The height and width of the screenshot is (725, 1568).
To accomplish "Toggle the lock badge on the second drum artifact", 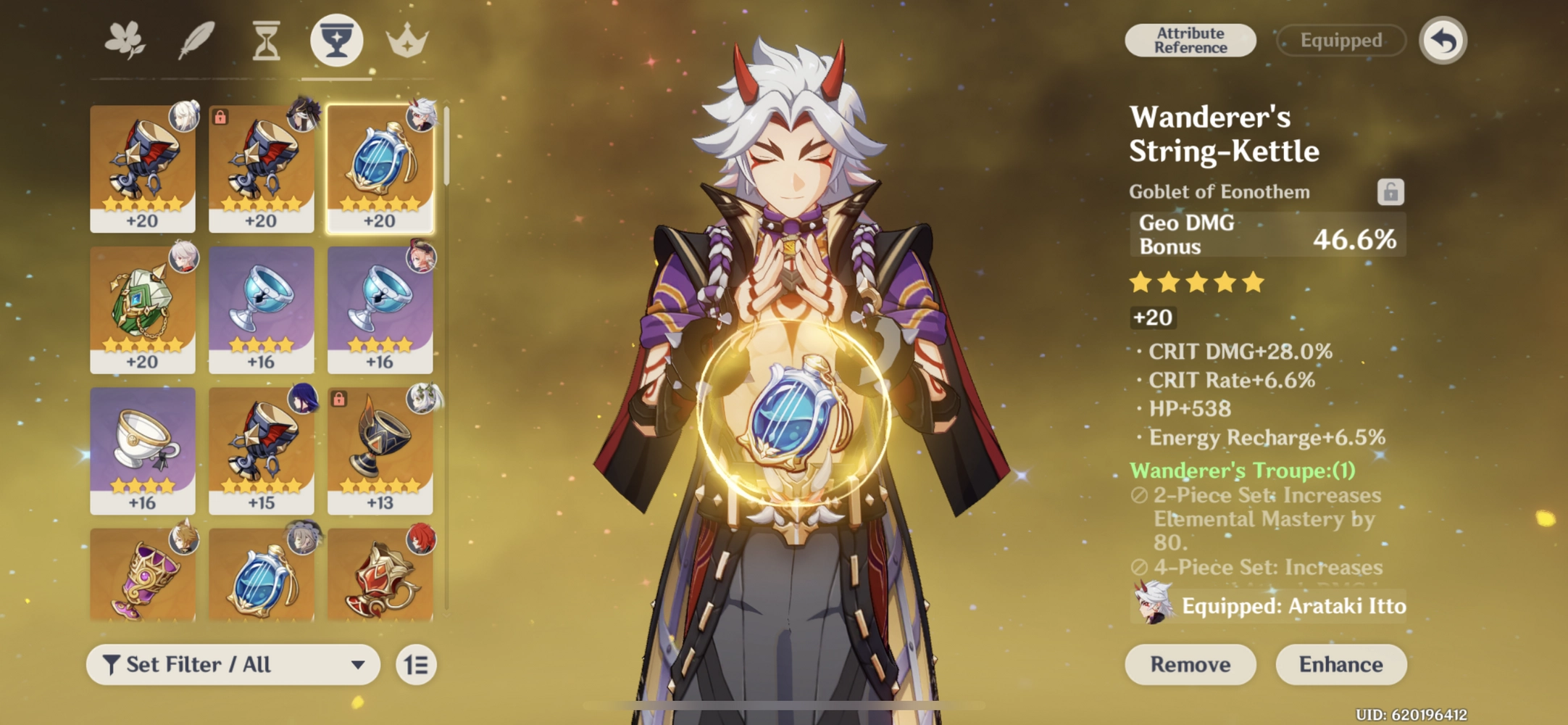I will point(221,116).
